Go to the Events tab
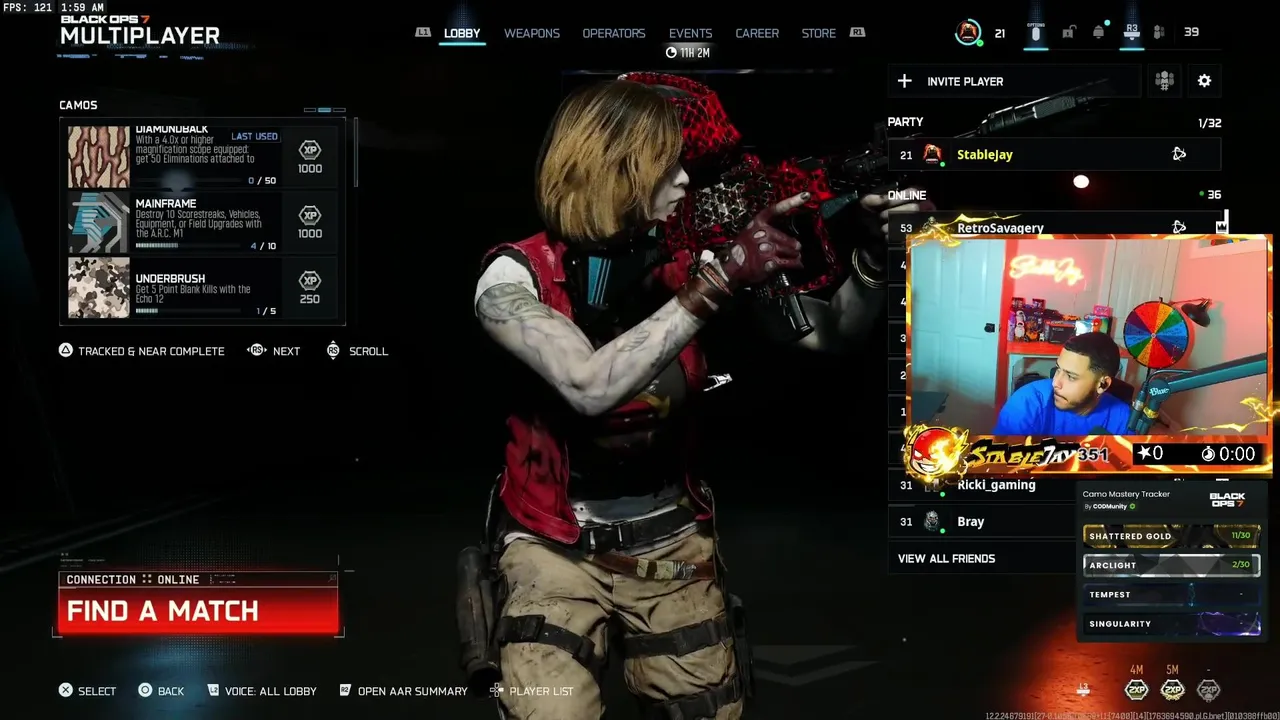This screenshot has width=1280, height=720. coord(690,33)
